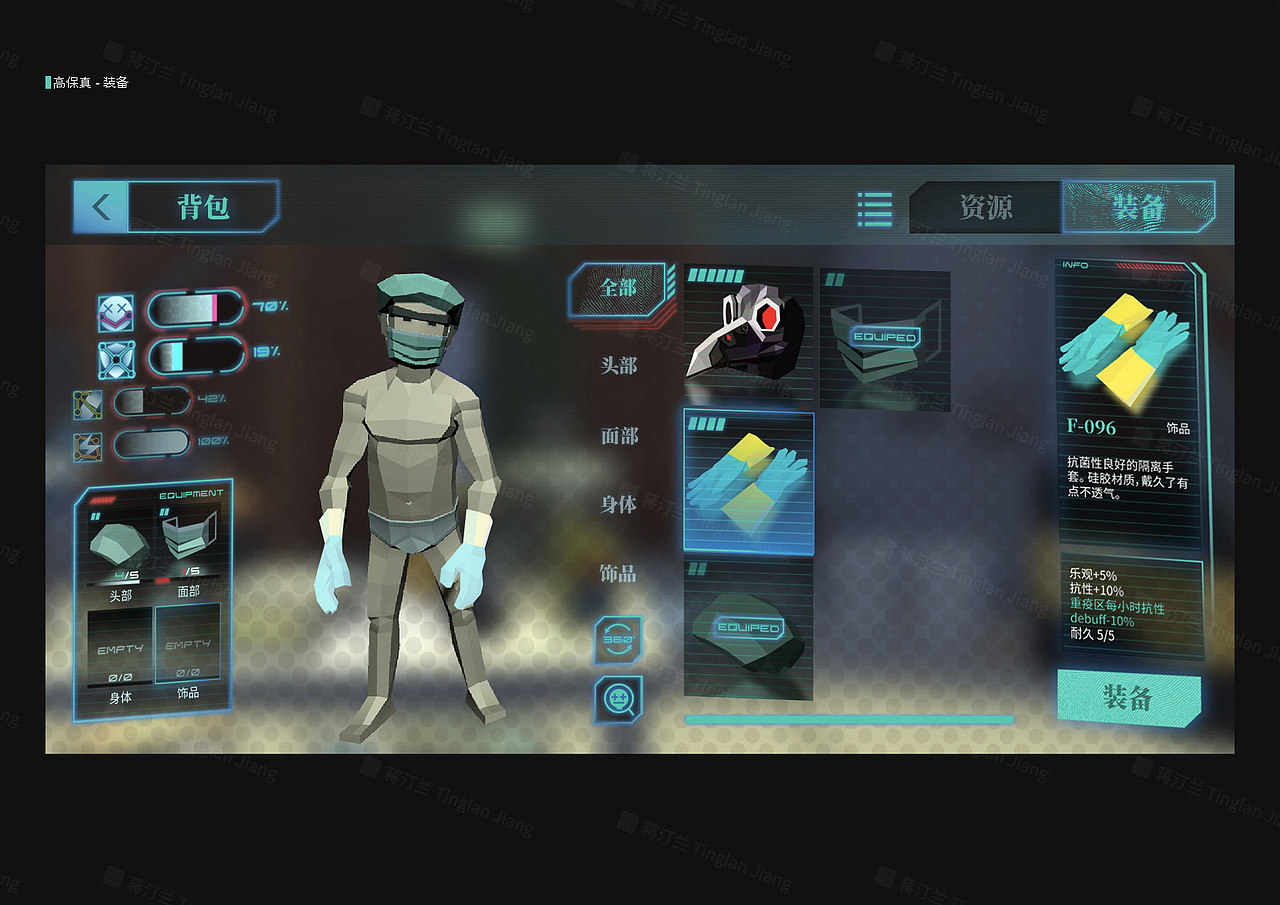Click the lightning energy icon beside 100%
Screen dimensions: 1280x905
point(88,447)
